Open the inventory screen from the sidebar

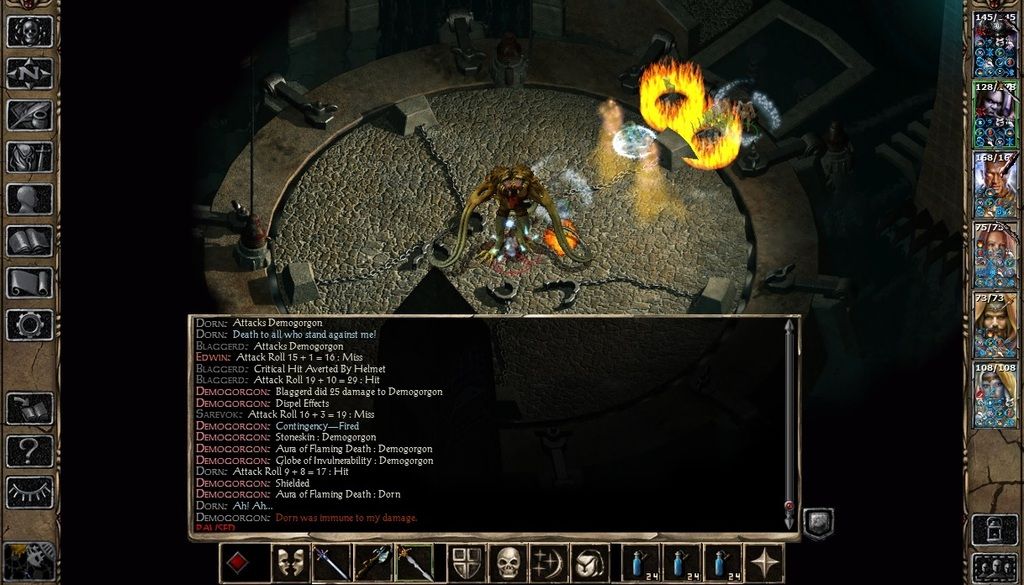coord(30,157)
